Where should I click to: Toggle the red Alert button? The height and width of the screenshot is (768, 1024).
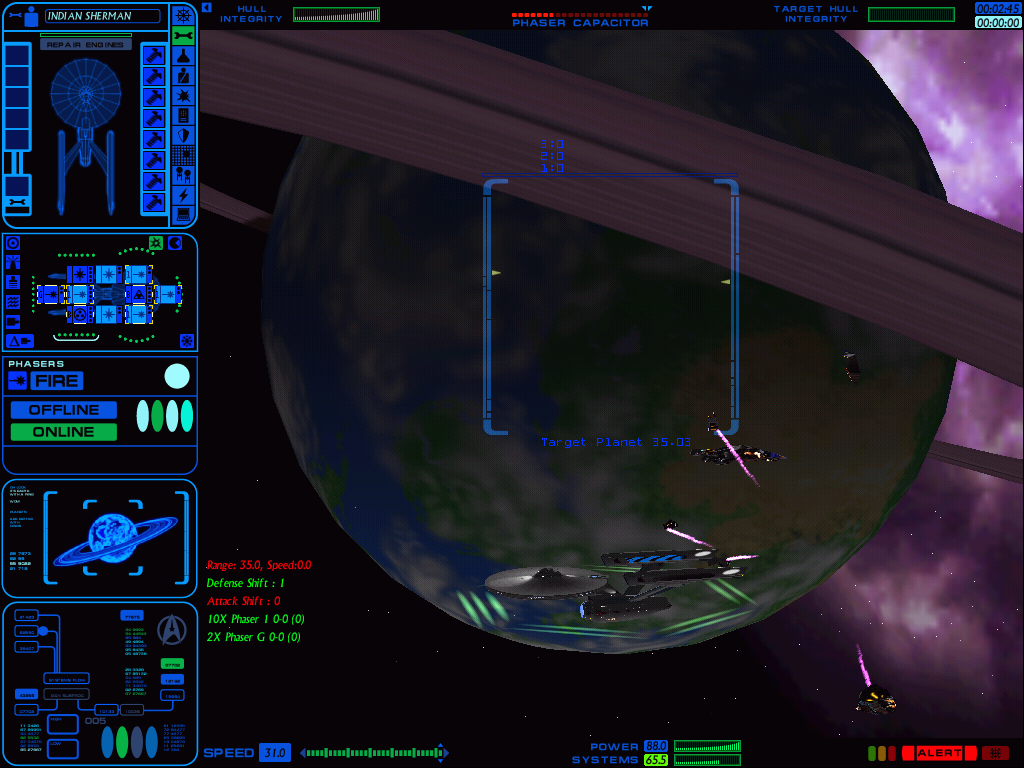pyautogui.click(x=938, y=753)
